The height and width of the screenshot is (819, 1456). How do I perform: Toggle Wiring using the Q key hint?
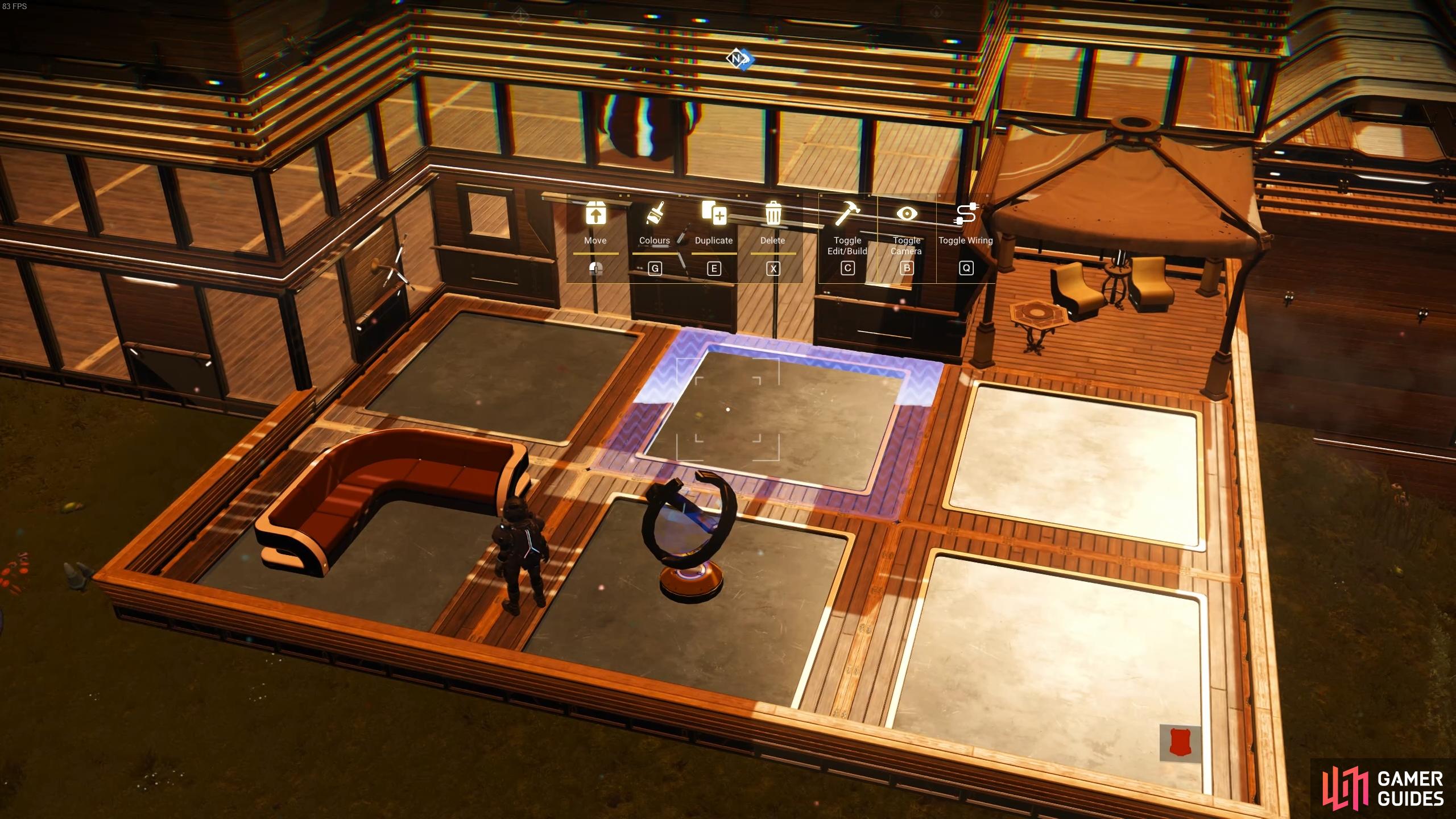point(966,268)
